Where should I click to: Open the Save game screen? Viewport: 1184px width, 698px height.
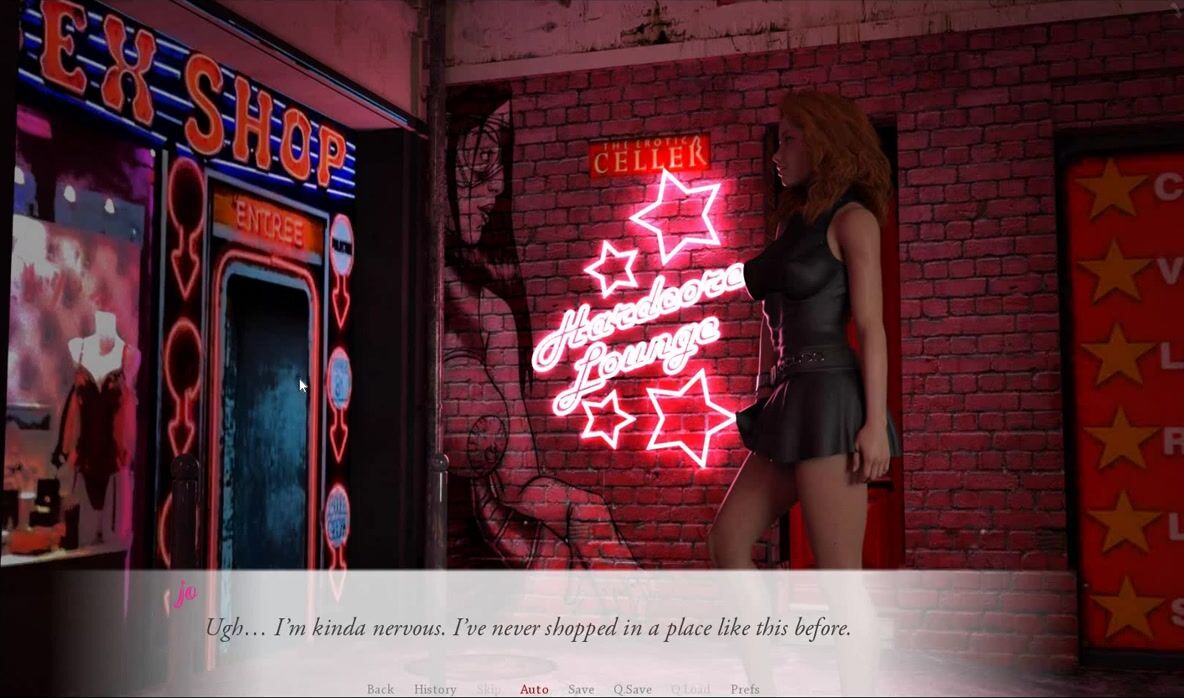[x=581, y=689]
